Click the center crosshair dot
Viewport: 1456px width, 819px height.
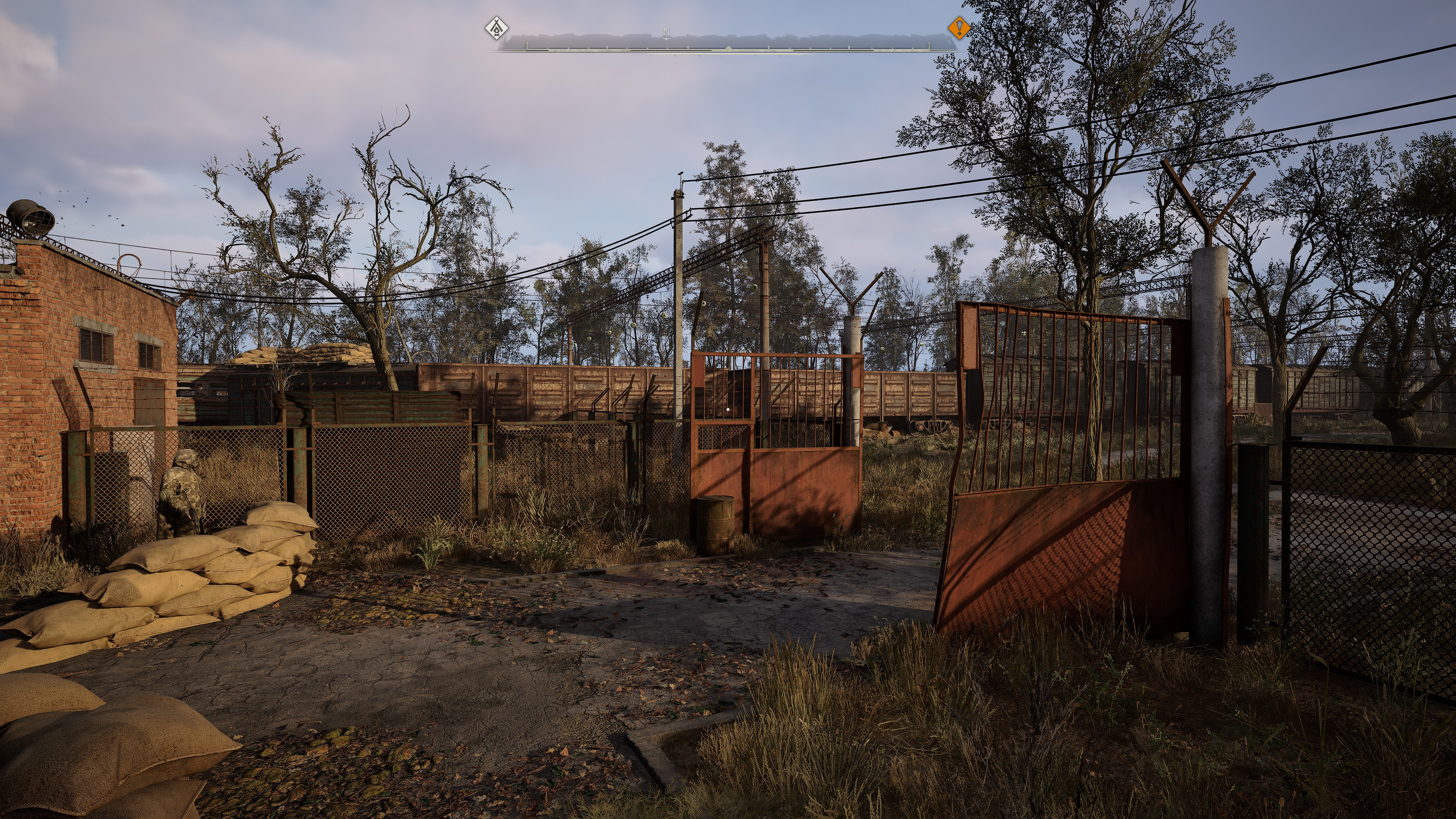[x=728, y=409]
